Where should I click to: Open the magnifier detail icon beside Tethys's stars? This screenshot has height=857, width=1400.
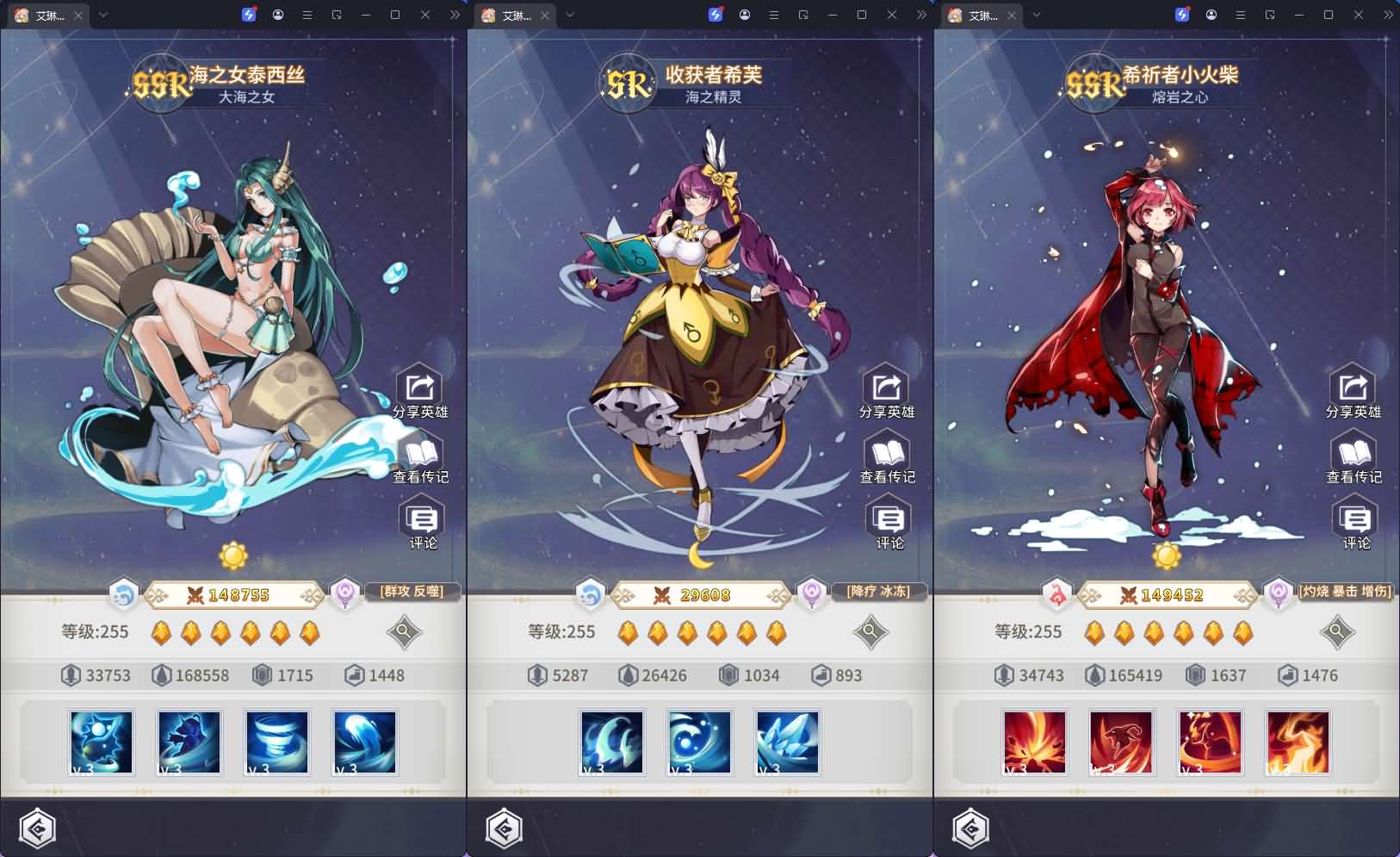coord(404,632)
